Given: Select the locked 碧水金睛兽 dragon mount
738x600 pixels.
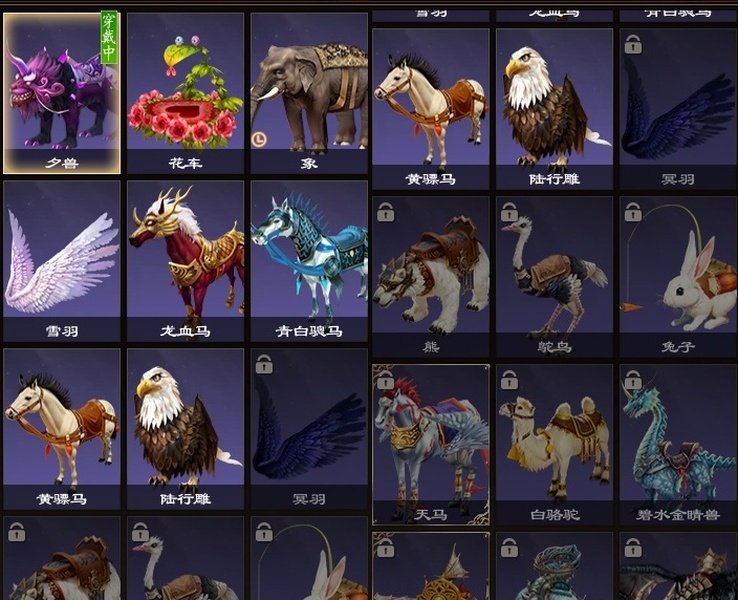Looking at the screenshot, I should click(677, 444).
